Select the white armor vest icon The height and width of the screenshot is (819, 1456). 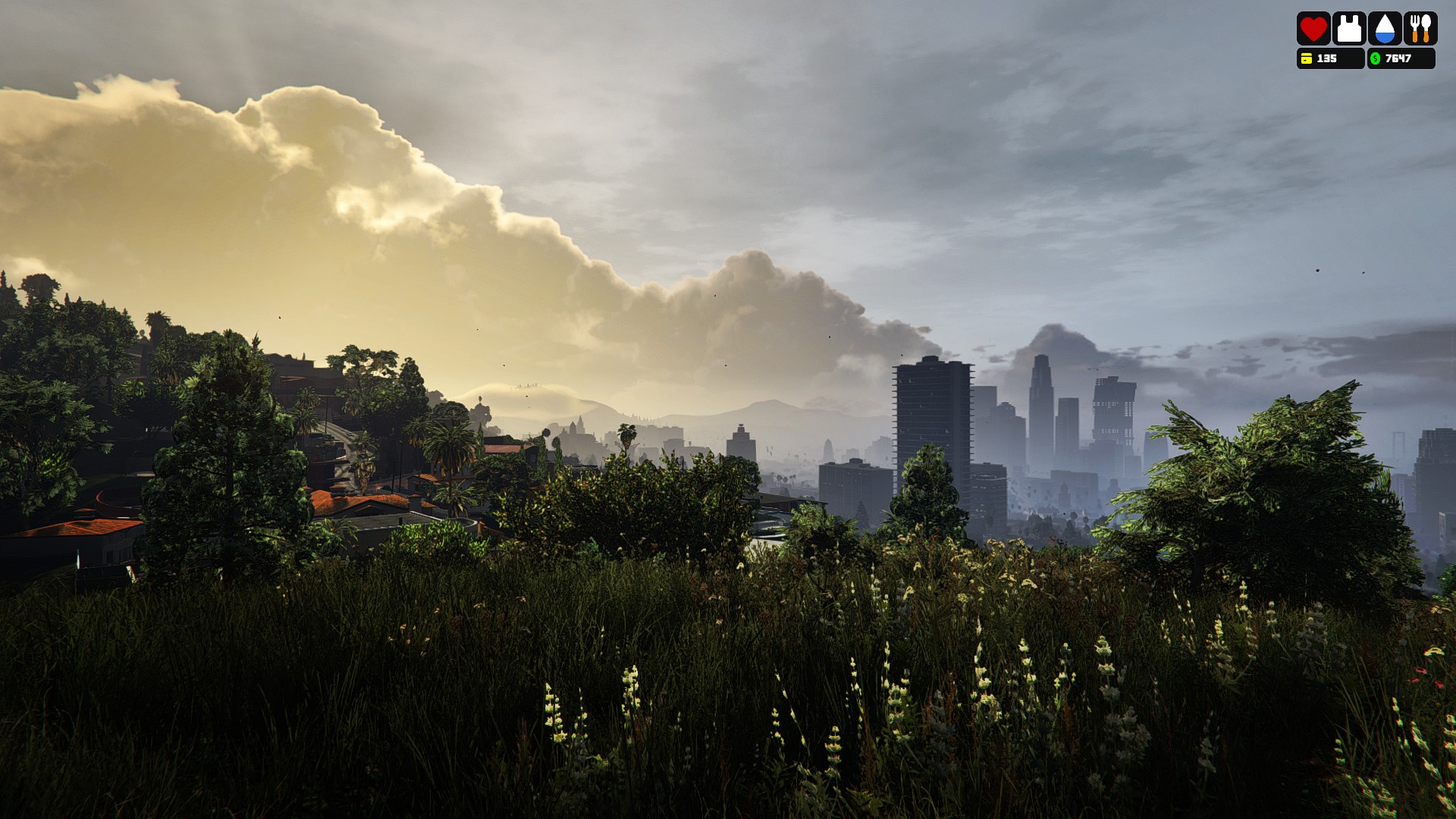(x=1348, y=29)
